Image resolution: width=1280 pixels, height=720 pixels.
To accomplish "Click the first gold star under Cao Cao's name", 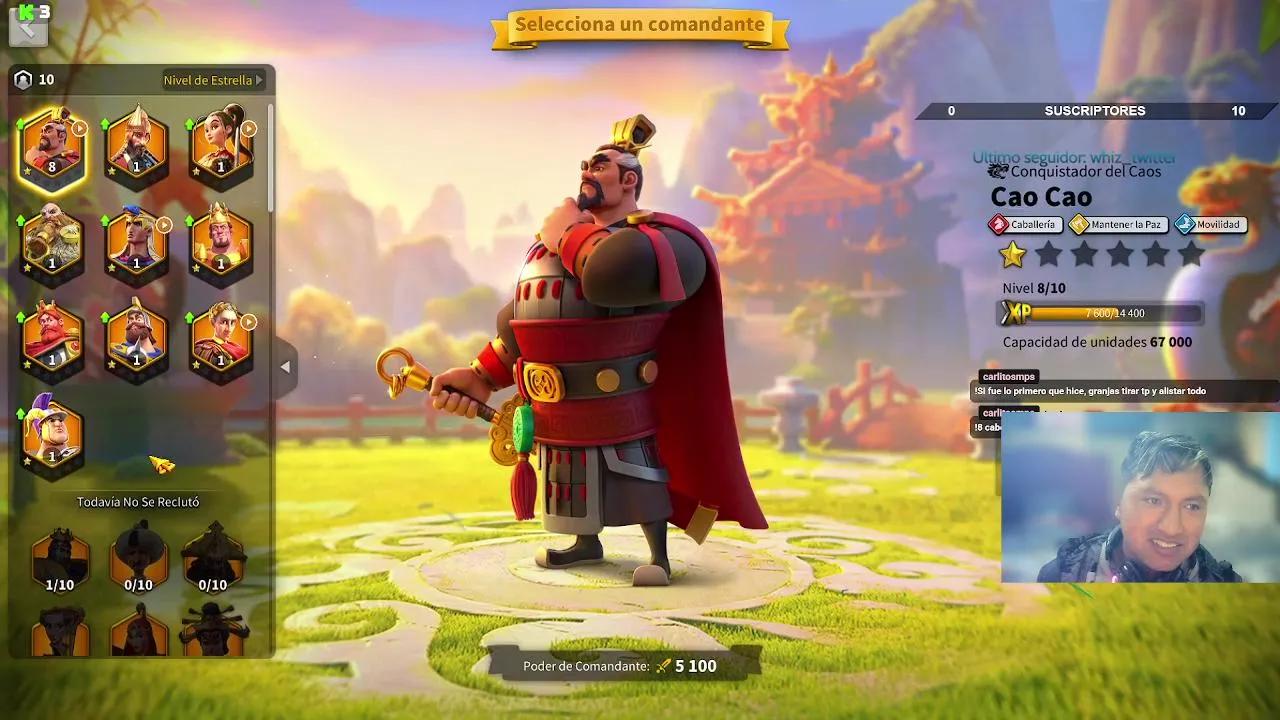I will coord(1013,256).
